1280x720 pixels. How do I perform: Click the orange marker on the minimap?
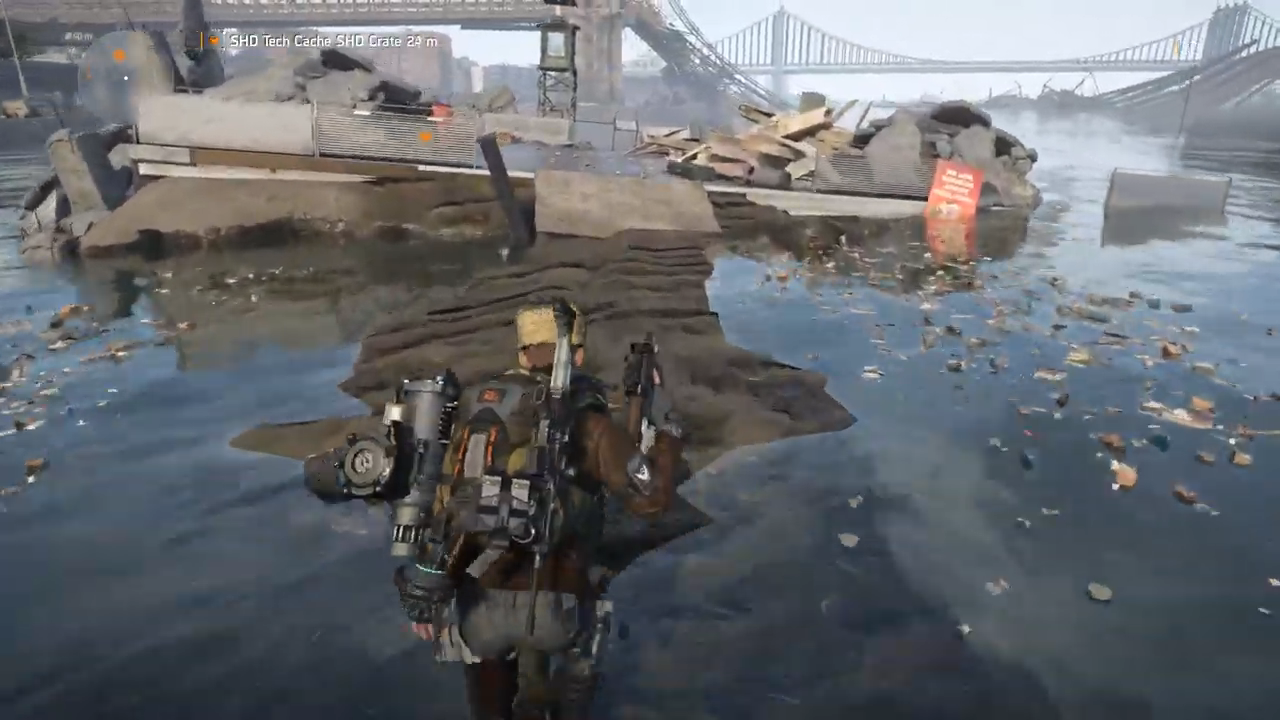click(119, 54)
